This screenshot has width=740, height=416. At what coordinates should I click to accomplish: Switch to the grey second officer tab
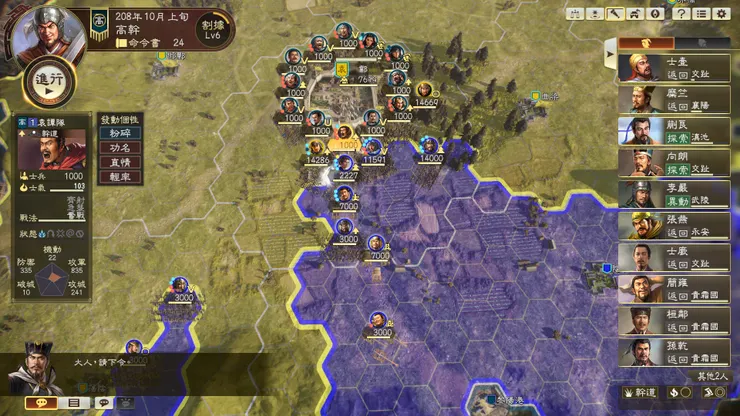tap(702, 43)
